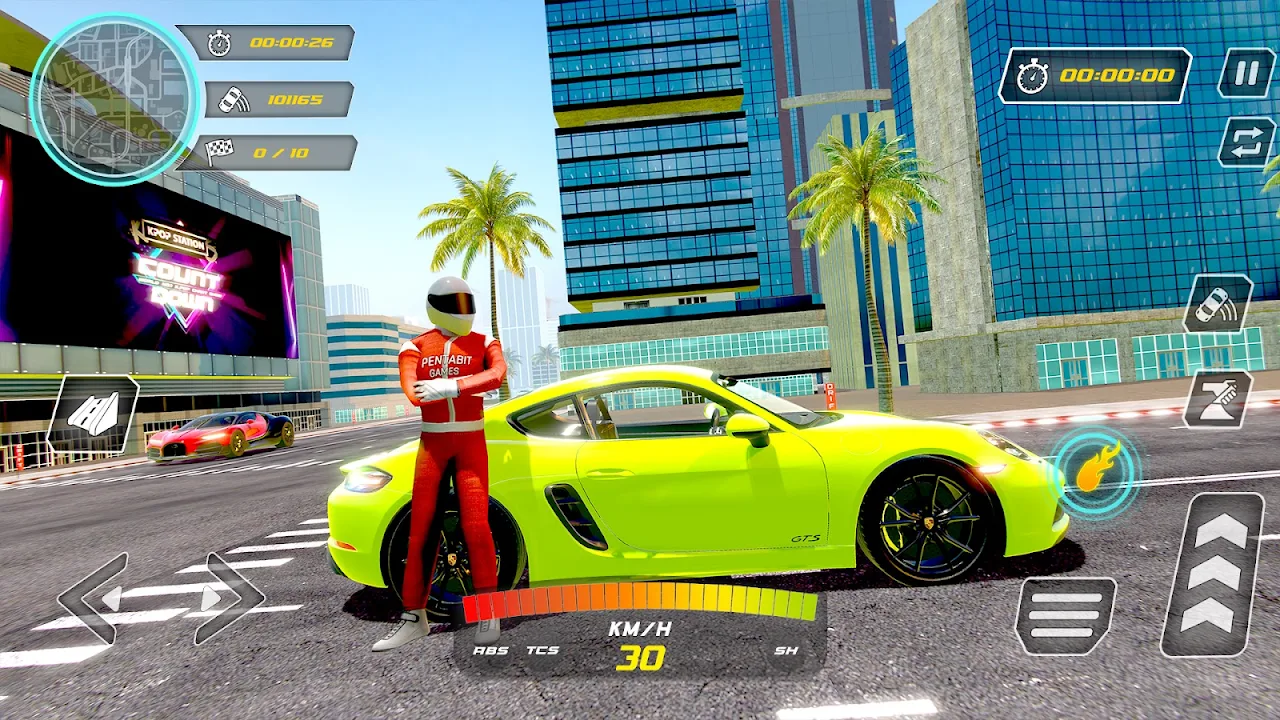This screenshot has width=1280, height=720.
Task: Open the circular minimap
Action: (113, 98)
